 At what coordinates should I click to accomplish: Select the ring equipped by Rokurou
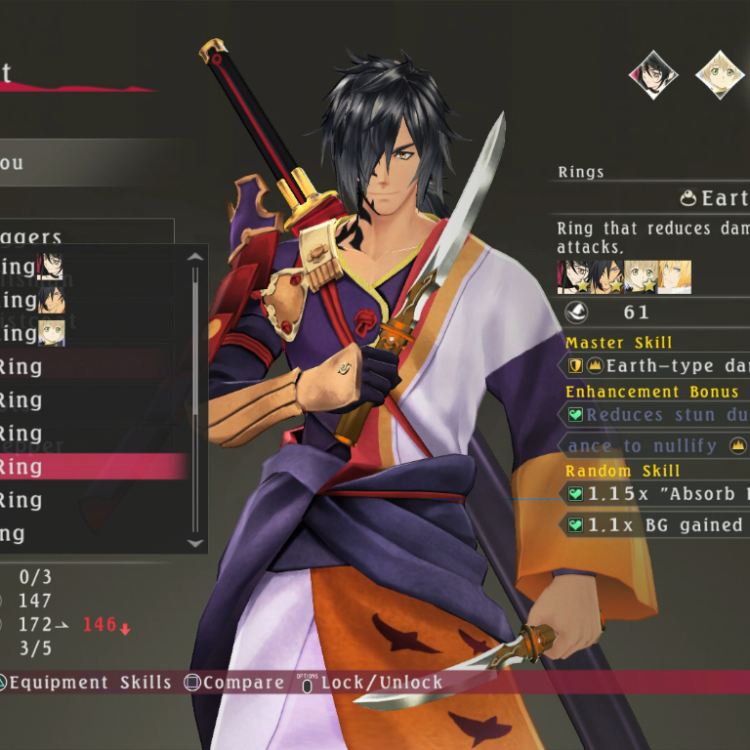pos(30,300)
